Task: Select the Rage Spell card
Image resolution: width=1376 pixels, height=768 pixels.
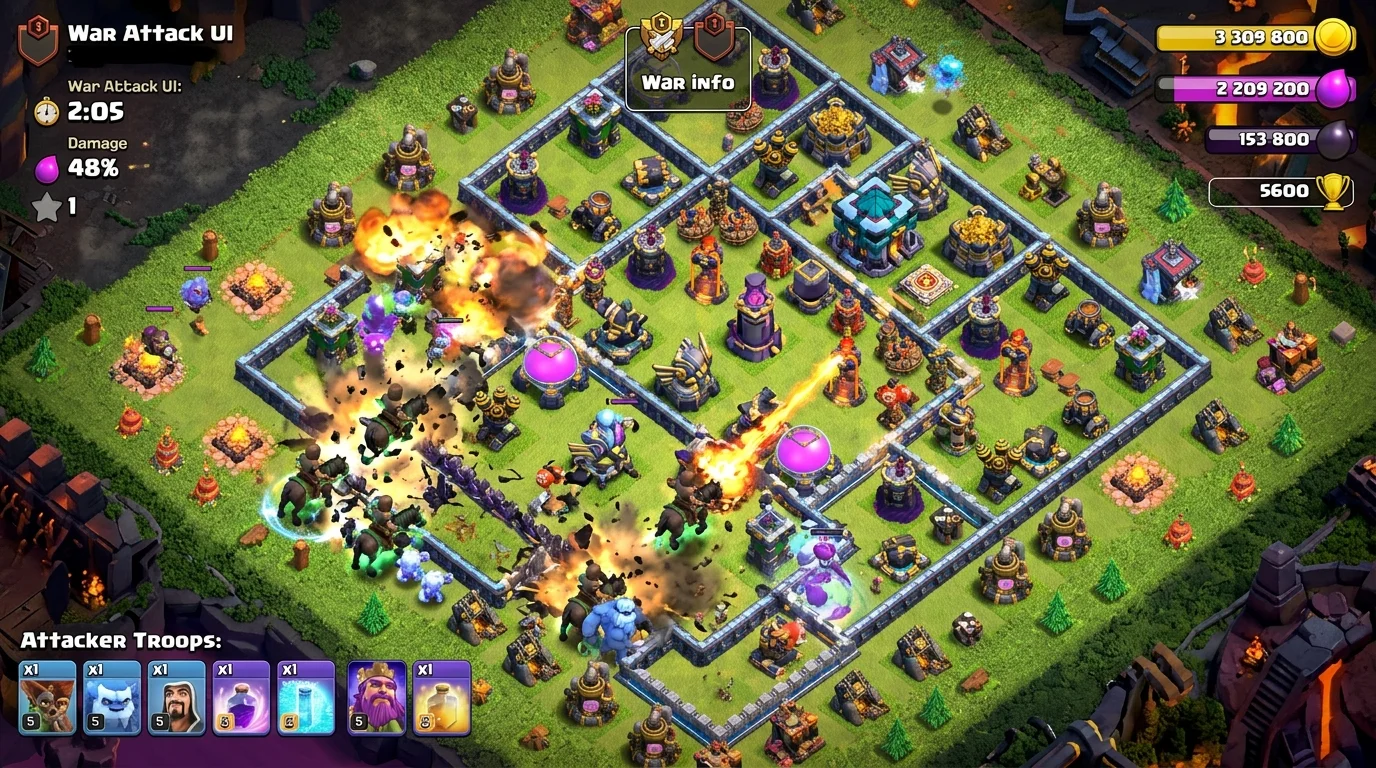Action: click(244, 697)
